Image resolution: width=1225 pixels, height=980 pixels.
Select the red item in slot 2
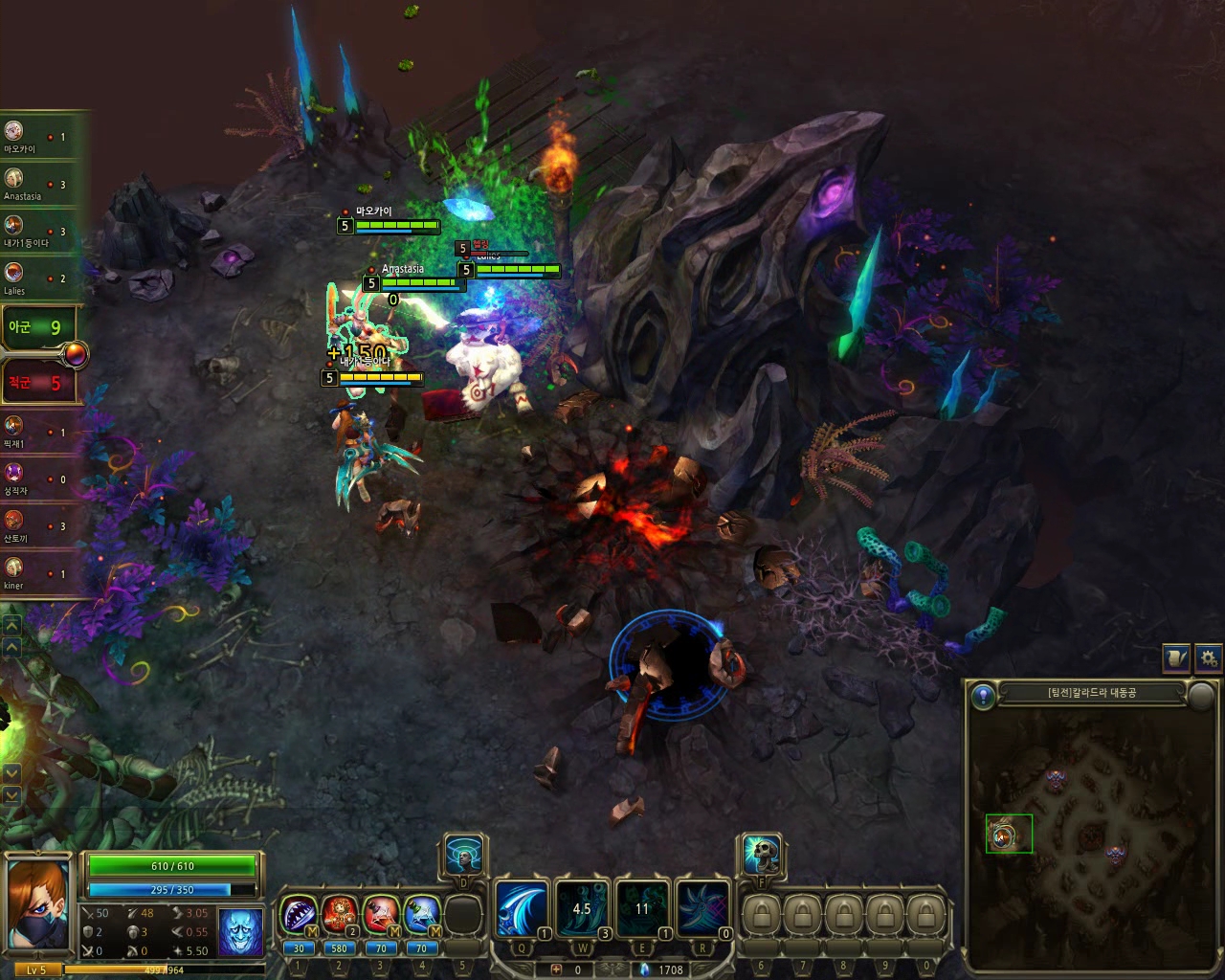[x=340, y=915]
